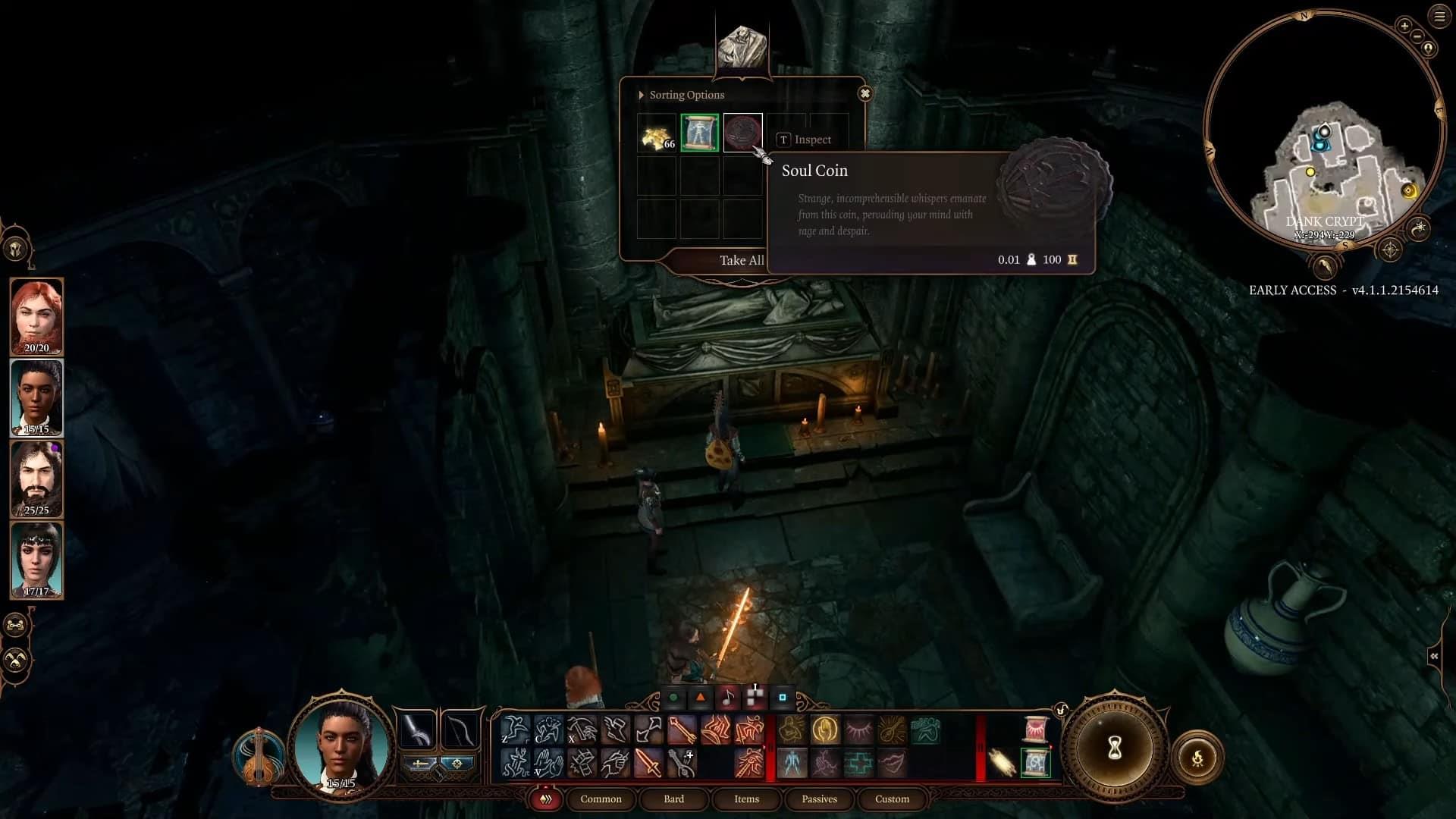Image resolution: width=1456 pixels, height=819 pixels.
Task: Select the green-bordered scroll in loot
Action: click(x=699, y=133)
